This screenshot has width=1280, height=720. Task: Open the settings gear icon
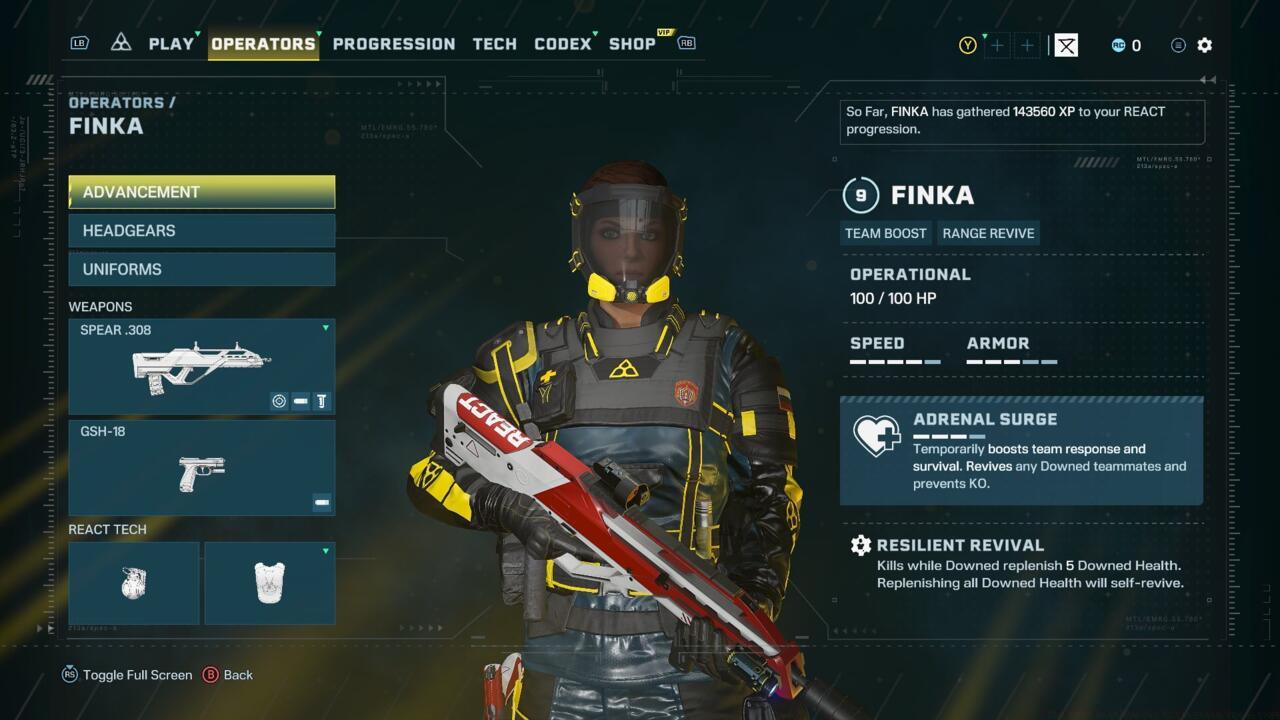(1204, 45)
